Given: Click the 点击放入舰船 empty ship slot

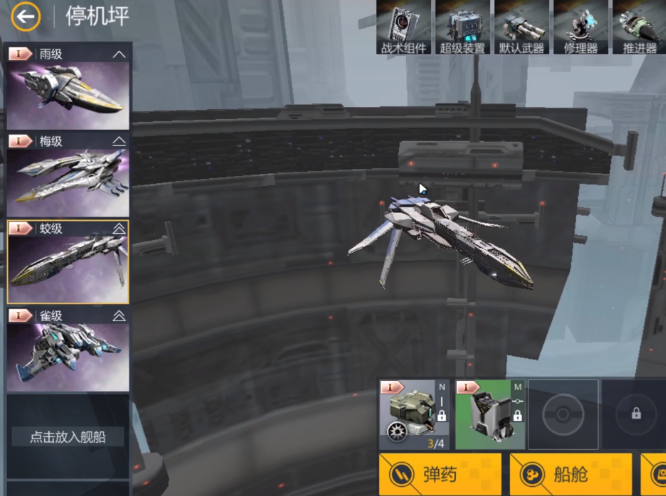Looking at the screenshot, I should [x=68, y=437].
